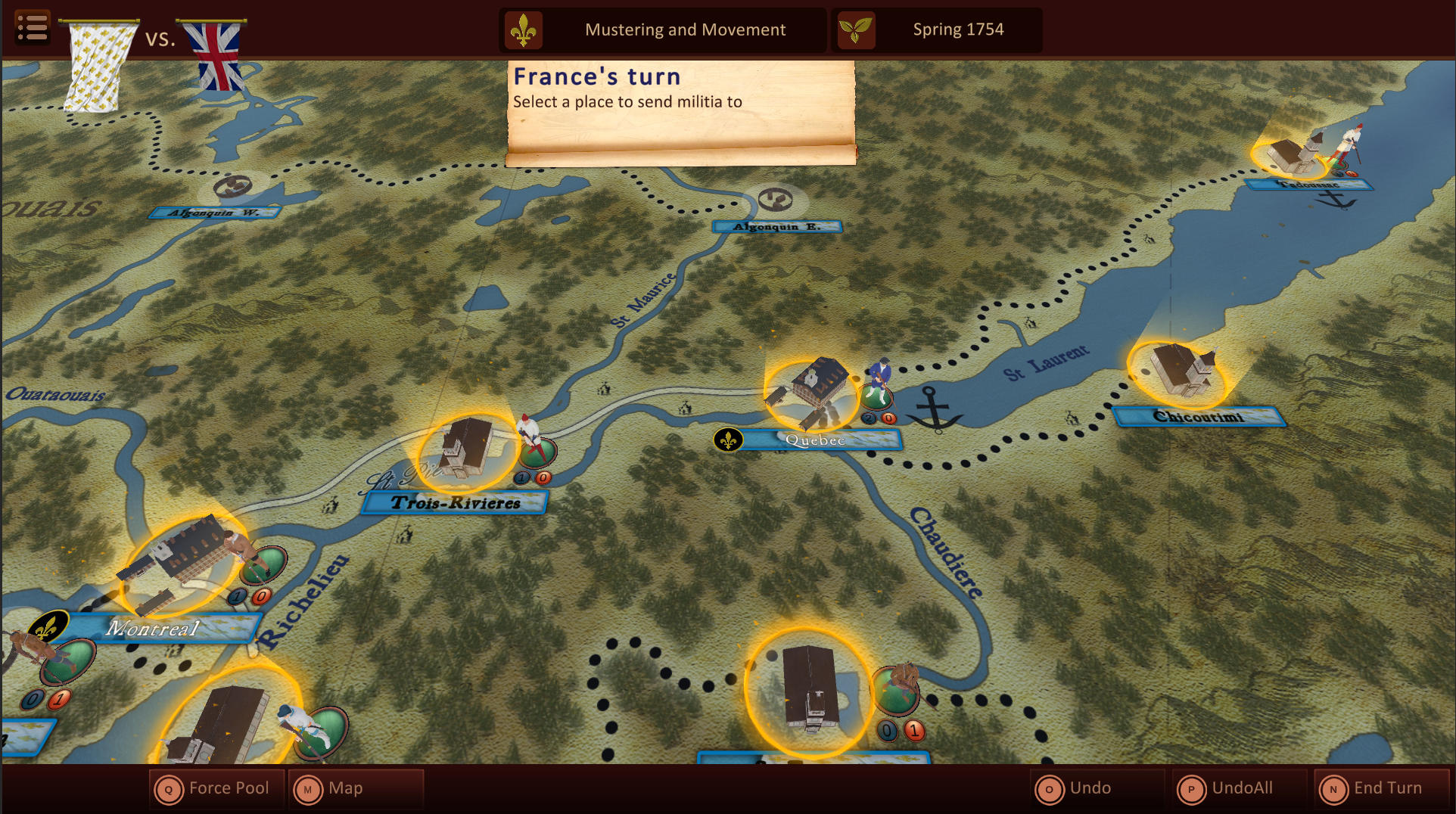The height and width of the screenshot is (814, 1456).
Task: Open the Force Pool panel
Action: point(216,788)
